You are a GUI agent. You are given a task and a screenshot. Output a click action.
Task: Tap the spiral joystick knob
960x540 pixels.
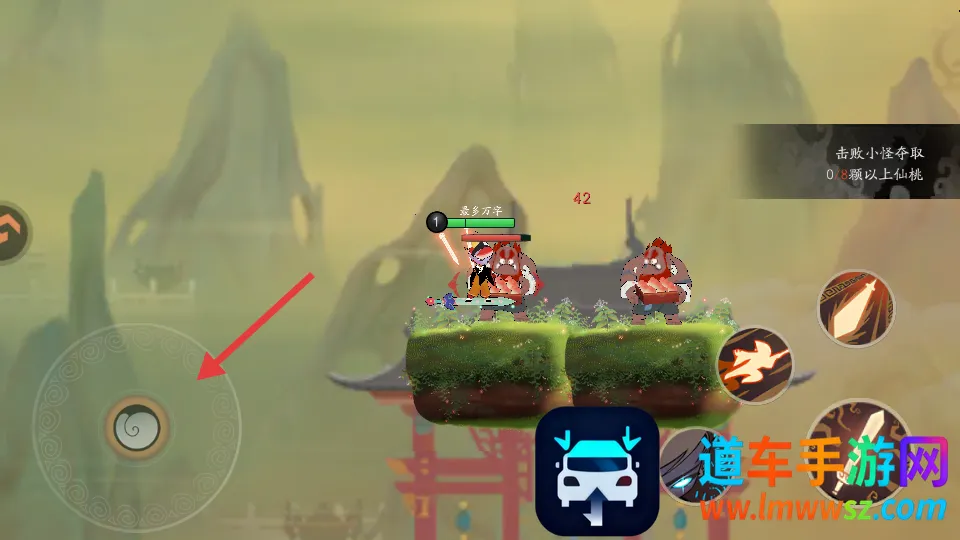pos(136,428)
